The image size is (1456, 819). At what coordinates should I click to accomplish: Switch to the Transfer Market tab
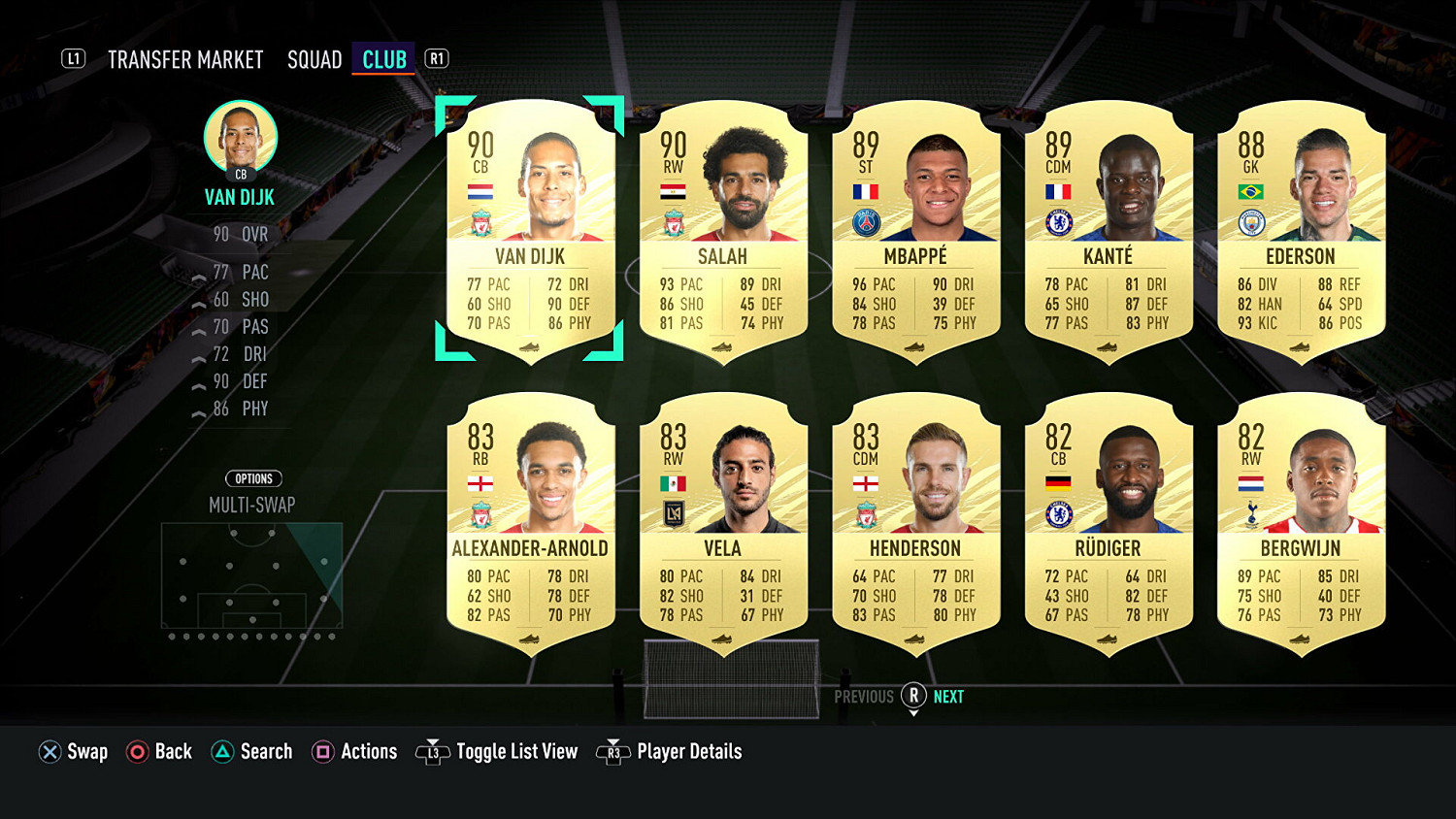[x=186, y=59]
